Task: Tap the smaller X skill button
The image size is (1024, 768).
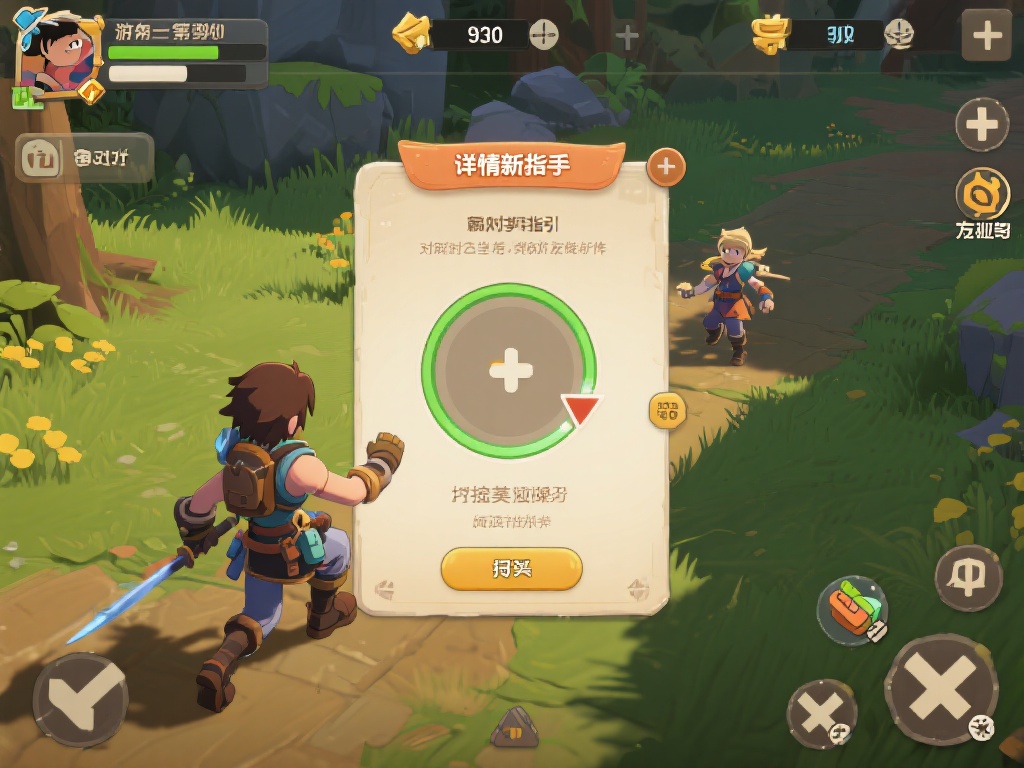Action: click(x=821, y=714)
